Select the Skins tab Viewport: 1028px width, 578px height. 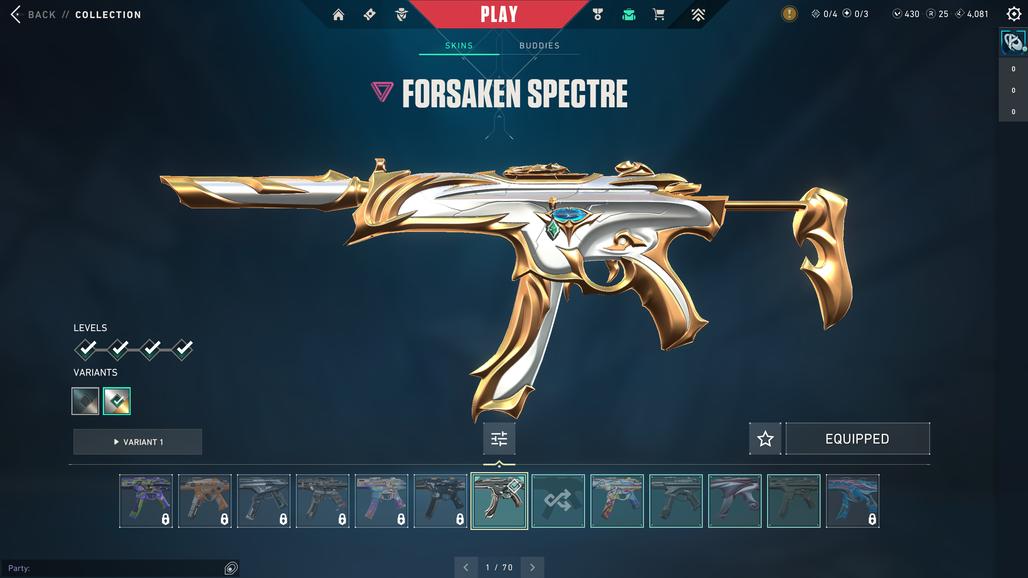click(459, 46)
